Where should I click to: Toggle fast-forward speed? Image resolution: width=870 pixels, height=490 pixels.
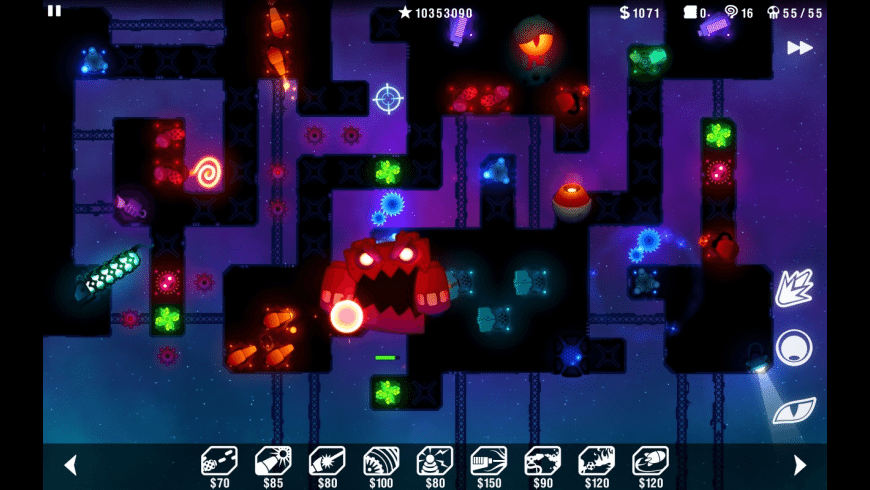[799, 48]
